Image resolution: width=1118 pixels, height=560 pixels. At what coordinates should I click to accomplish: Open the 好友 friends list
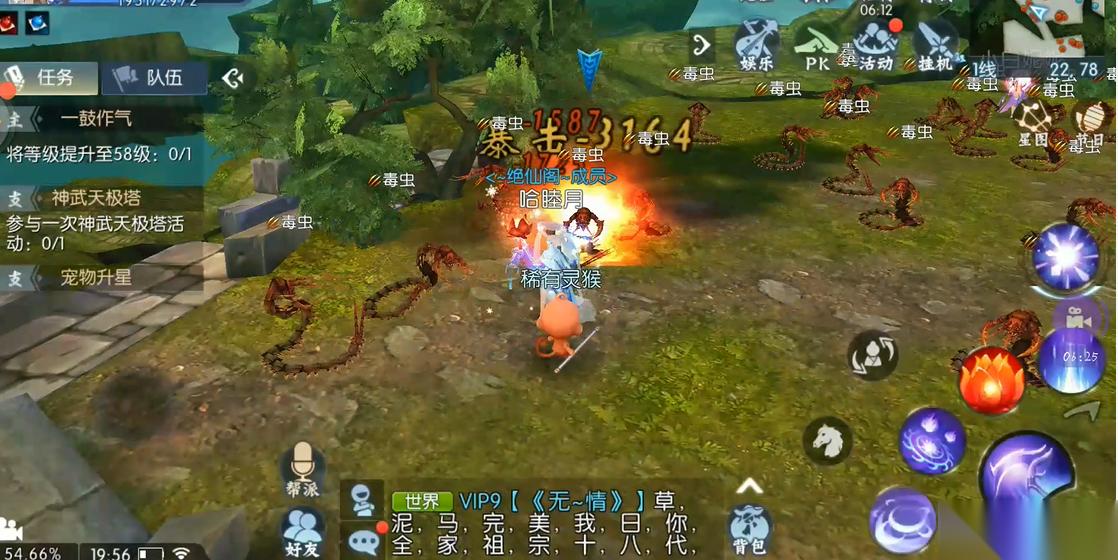(x=302, y=530)
